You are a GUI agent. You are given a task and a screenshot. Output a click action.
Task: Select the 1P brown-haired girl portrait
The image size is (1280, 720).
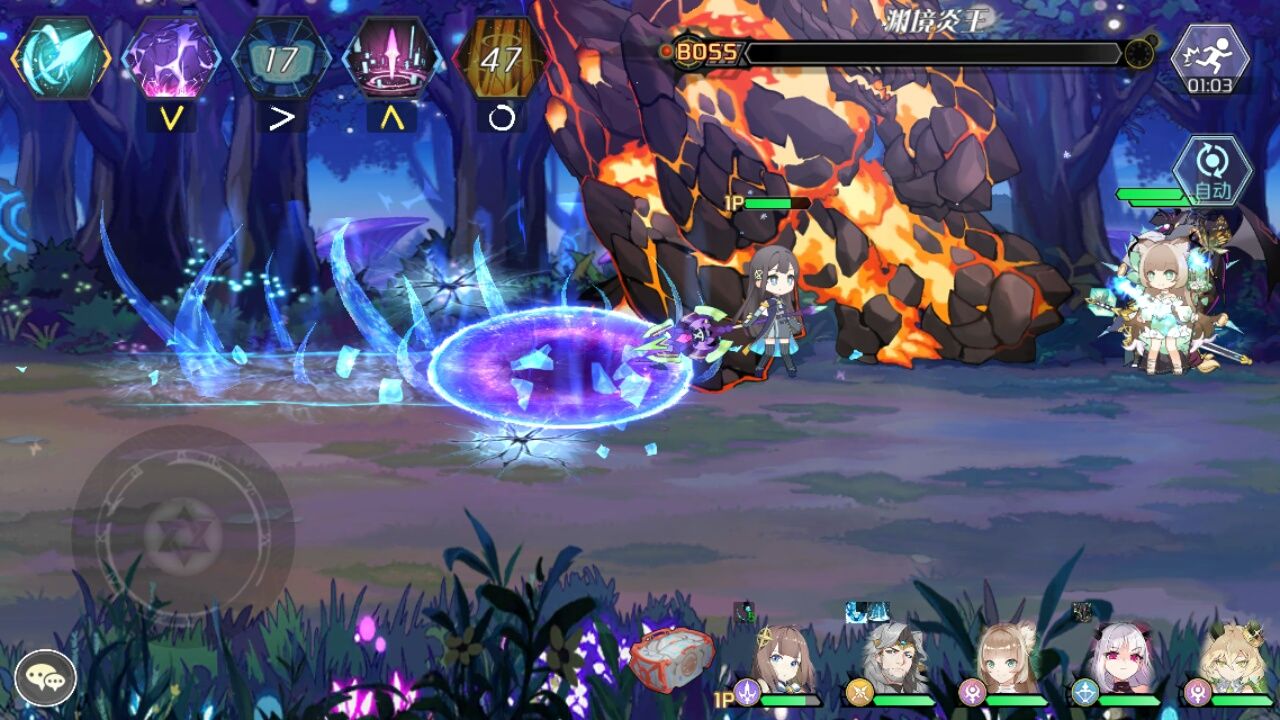tap(784, 662)
